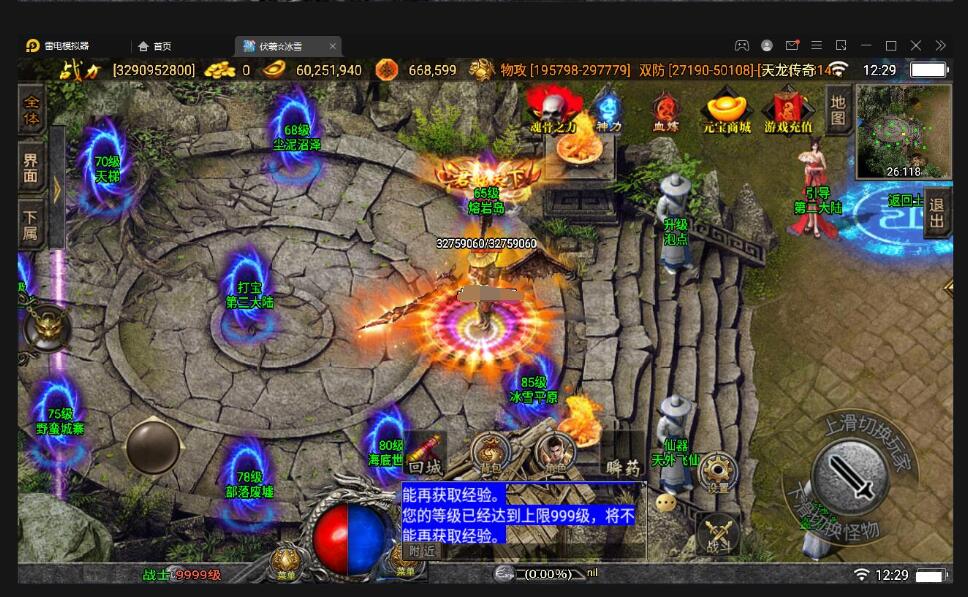Select the 附近 nearby chat tab
This screenshot has width=968, height=597.
tap(421, 550)
